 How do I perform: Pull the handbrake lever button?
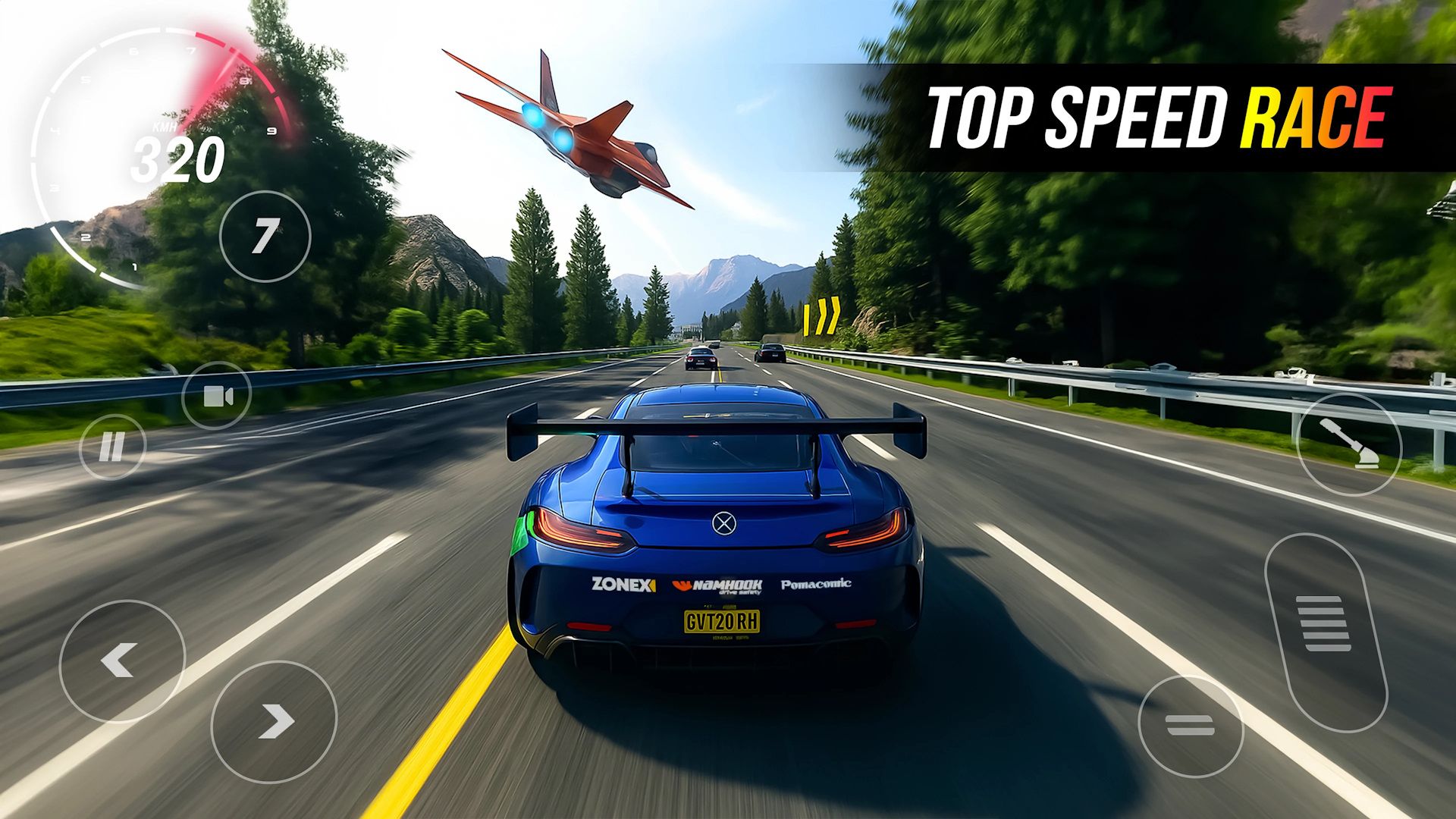click(x=1349, y=444)
